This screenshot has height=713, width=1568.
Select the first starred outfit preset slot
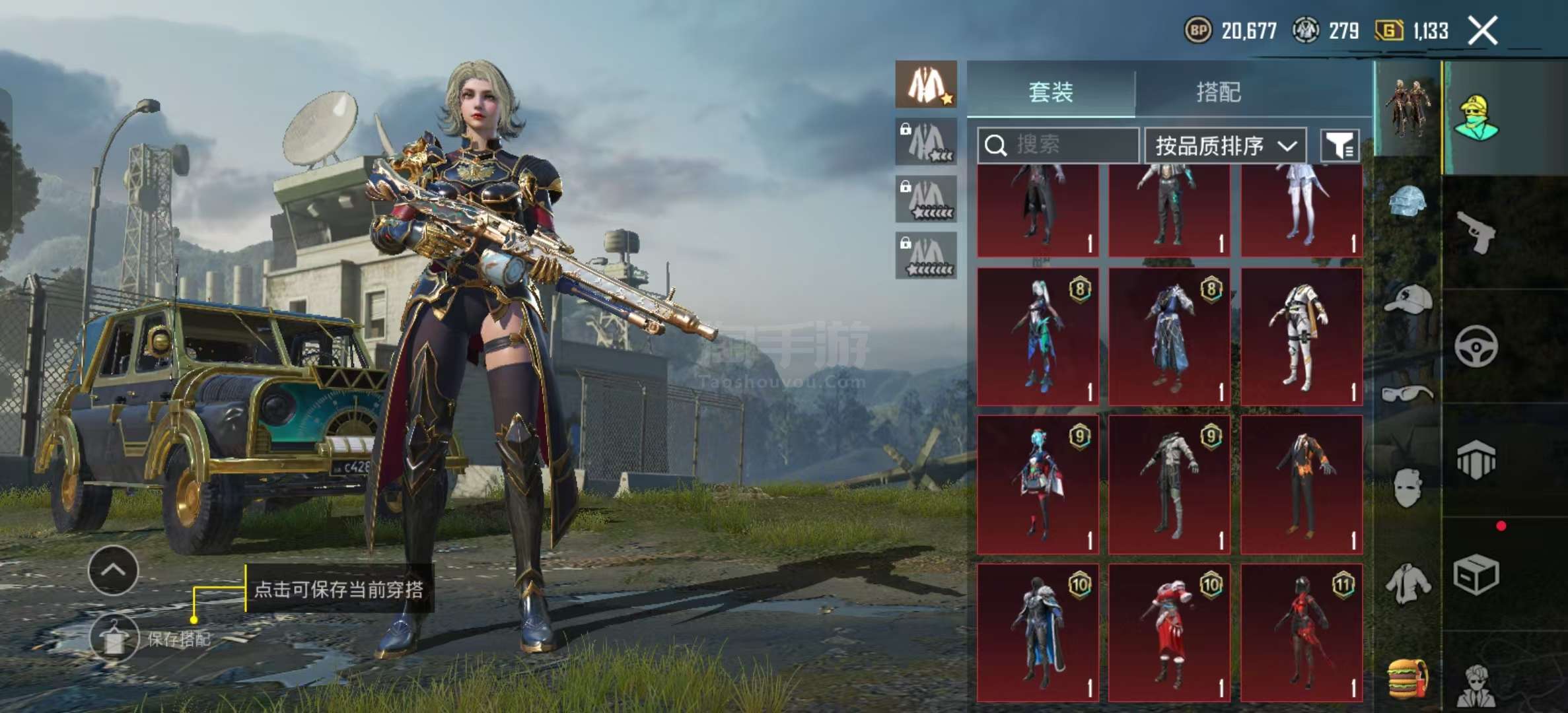click(926, 85)
